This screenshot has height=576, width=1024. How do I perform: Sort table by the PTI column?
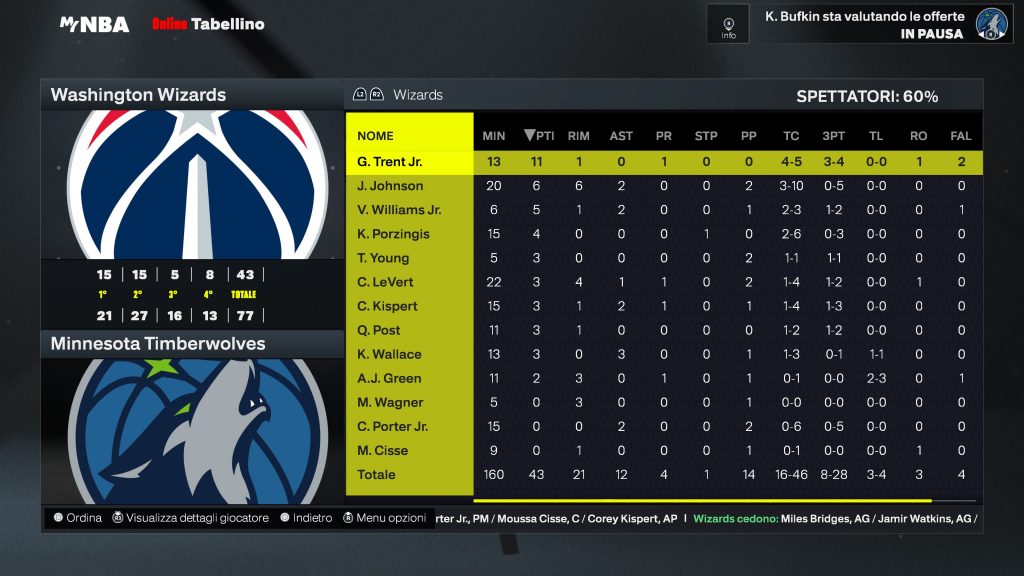click(539, 136)
